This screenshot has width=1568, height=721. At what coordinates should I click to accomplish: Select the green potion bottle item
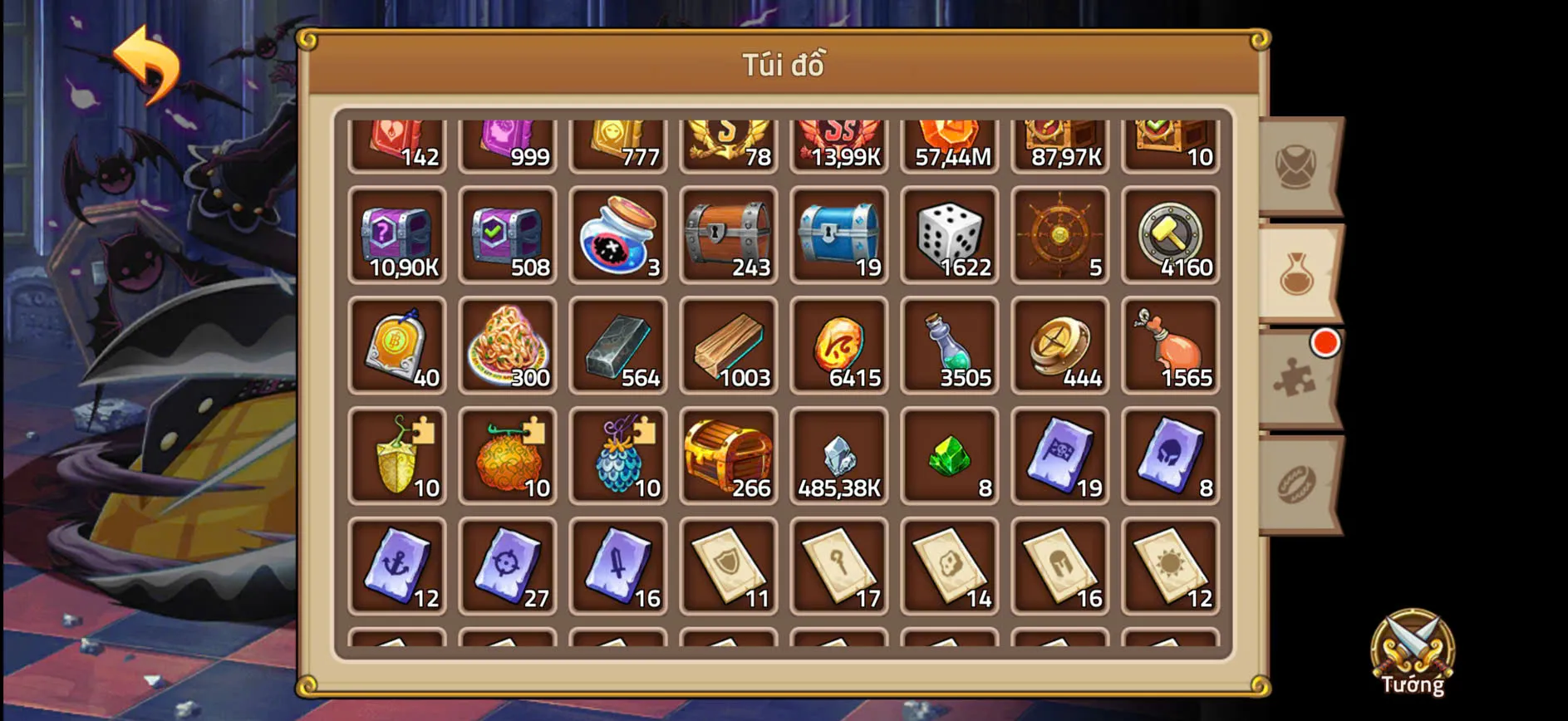coord(950,345)
